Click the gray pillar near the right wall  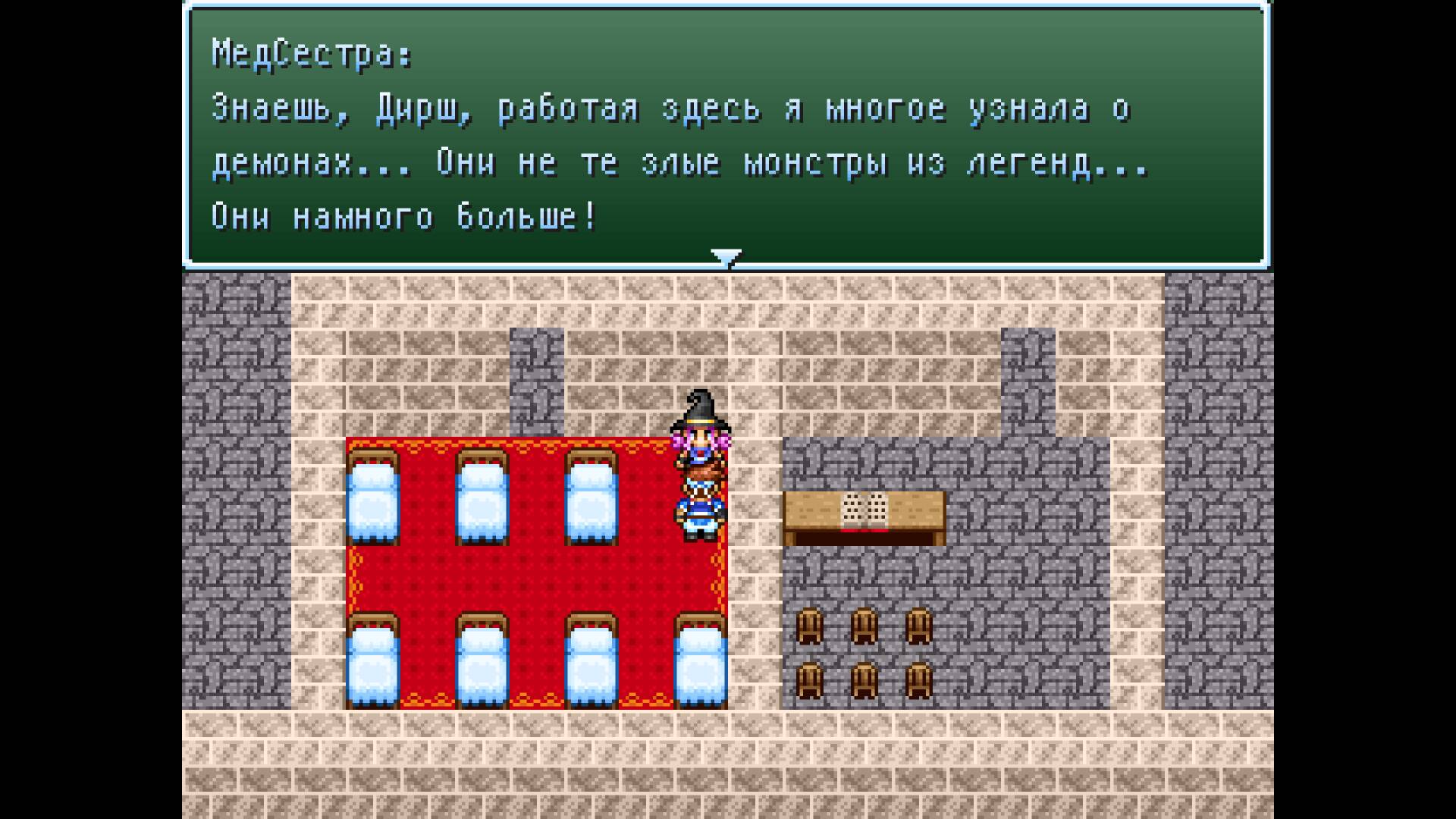1028,379
